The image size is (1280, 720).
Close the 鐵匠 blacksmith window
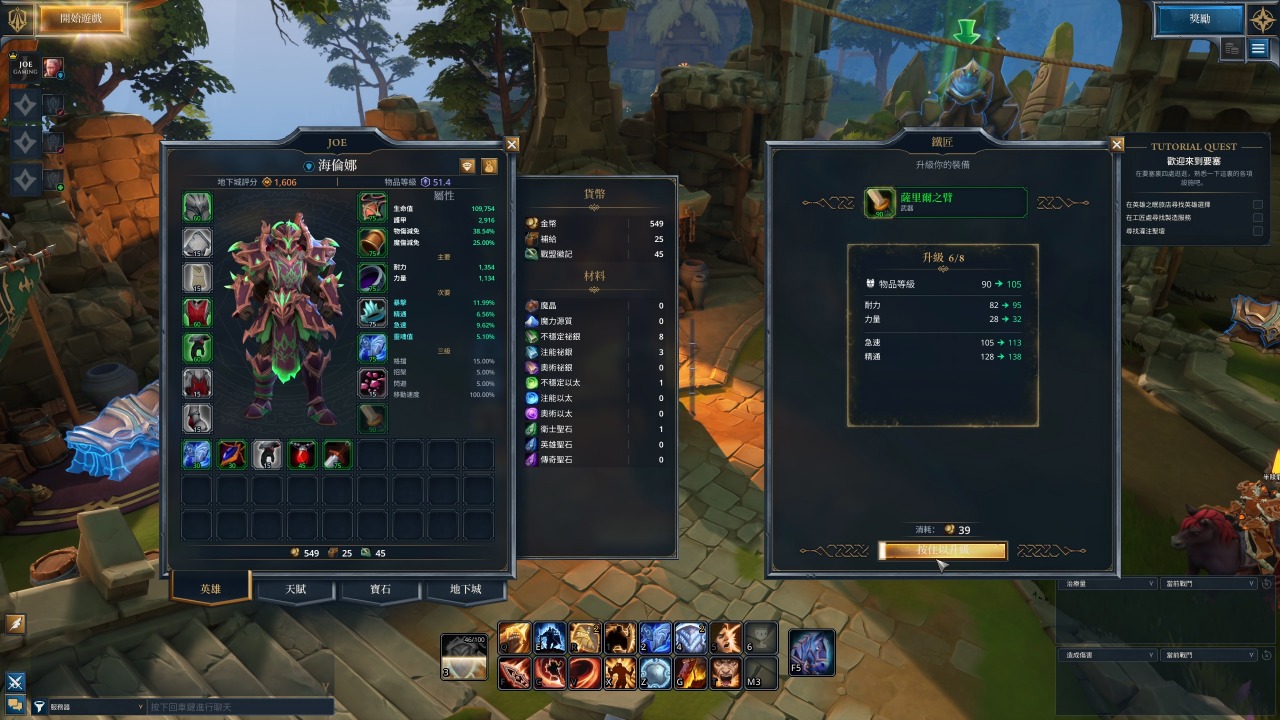pyautogui.click(x=1117, y=144)
